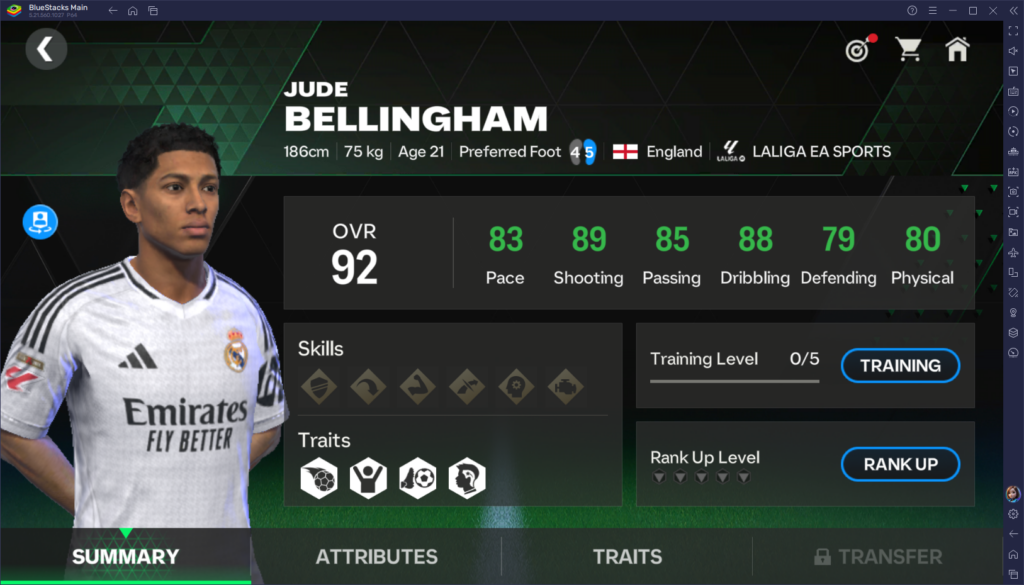Open the TRAINING screen
The width and height of the screenshot is (1024, 585).
coord(900,365)
